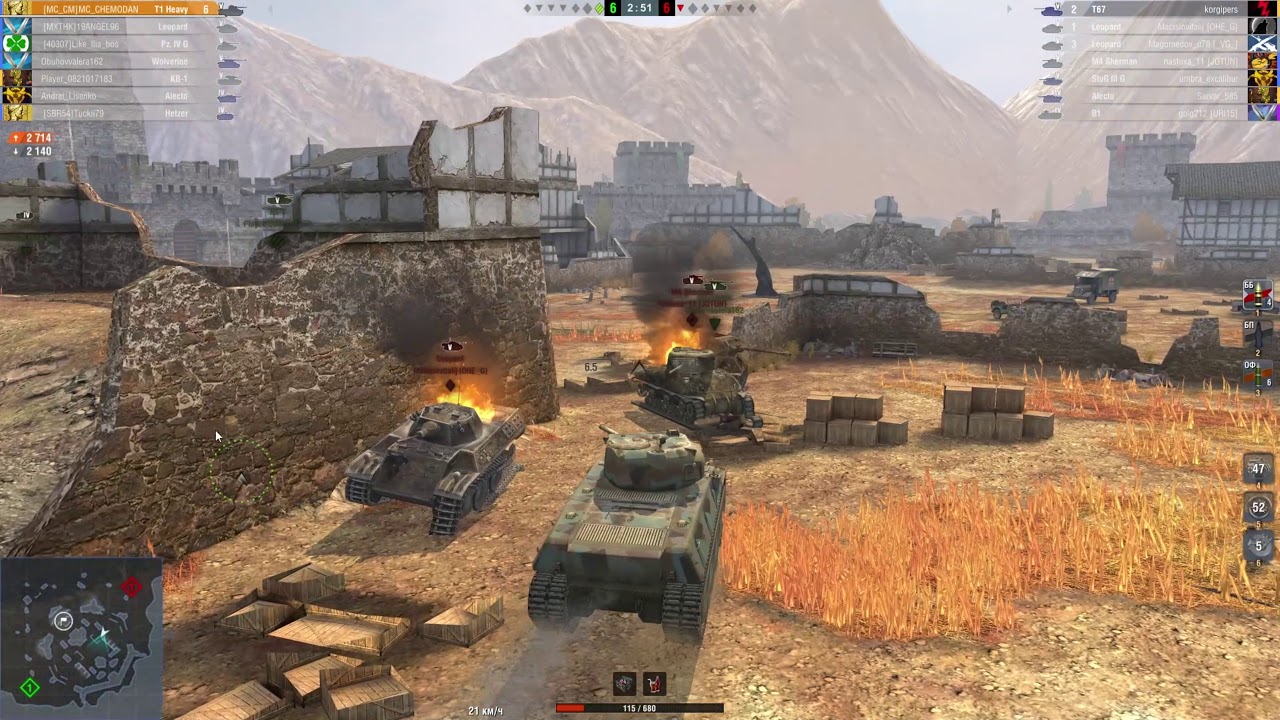Use the first aid kit showing 52

[x=1257, y=507]
